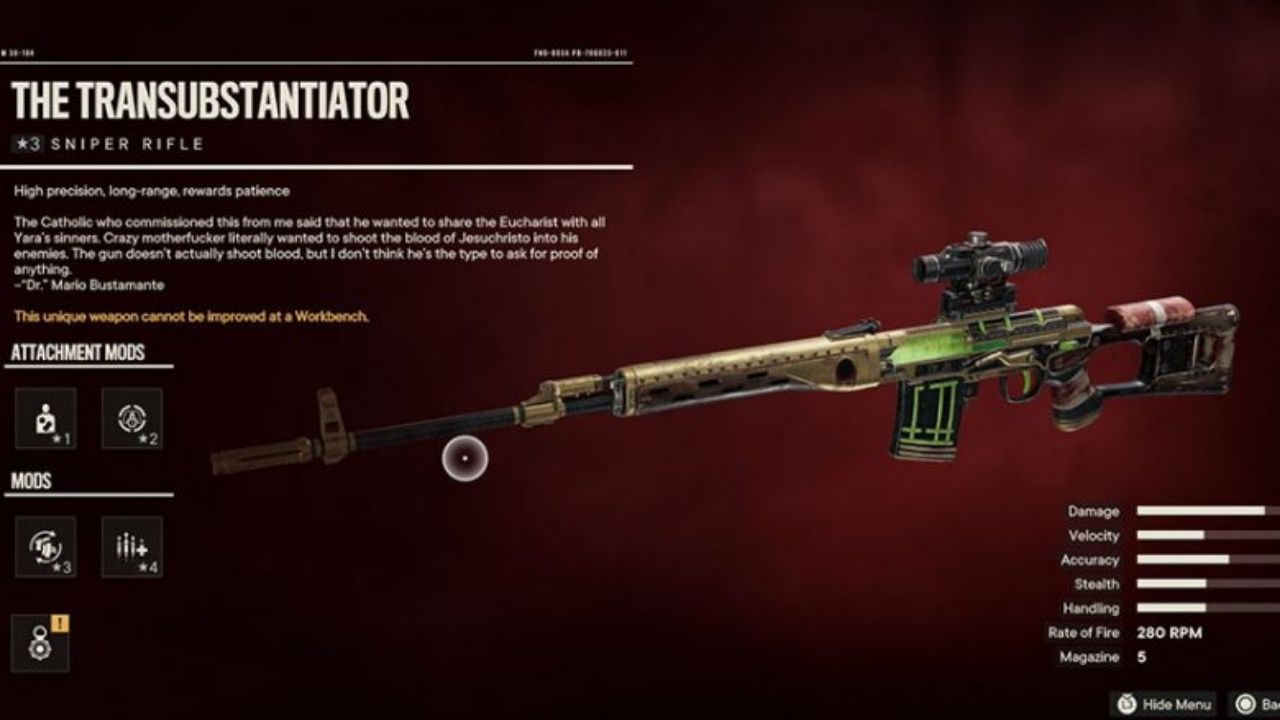Choose the three-star mod slot
Viewport: 1280px width, 720px height.
pyautogui.click(x=46, y=547)
